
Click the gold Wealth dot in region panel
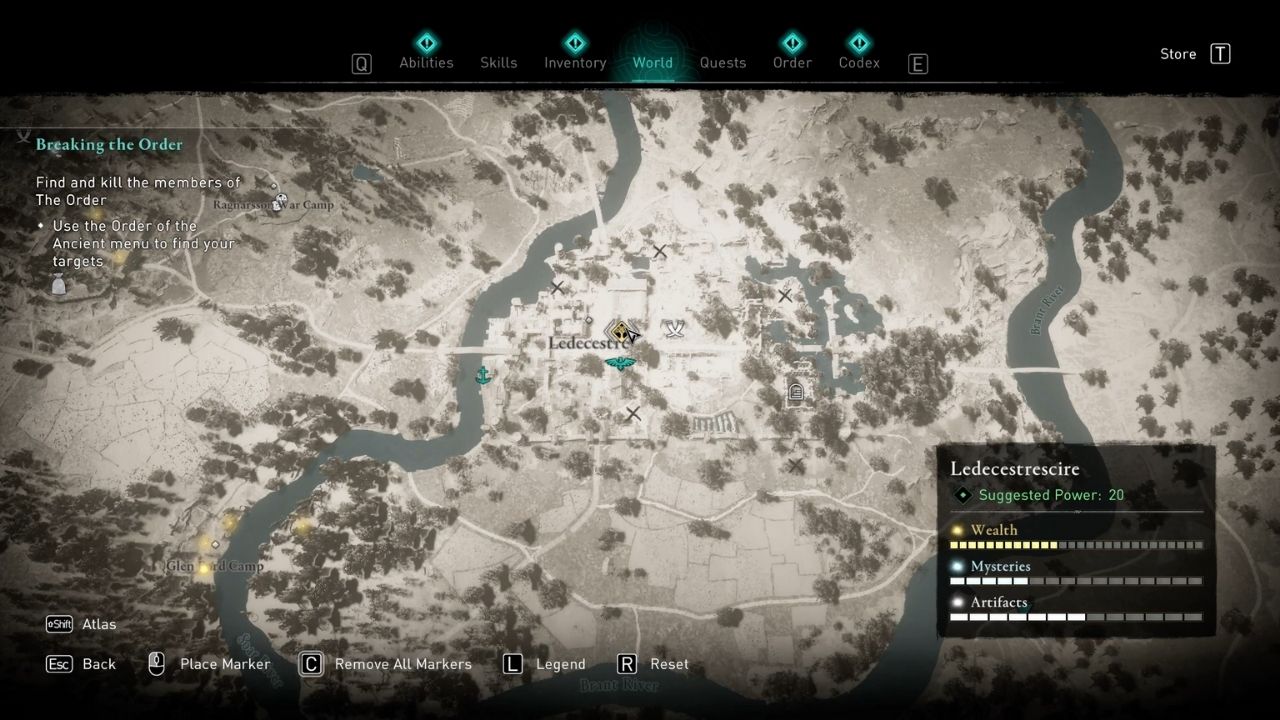(957, 530)
